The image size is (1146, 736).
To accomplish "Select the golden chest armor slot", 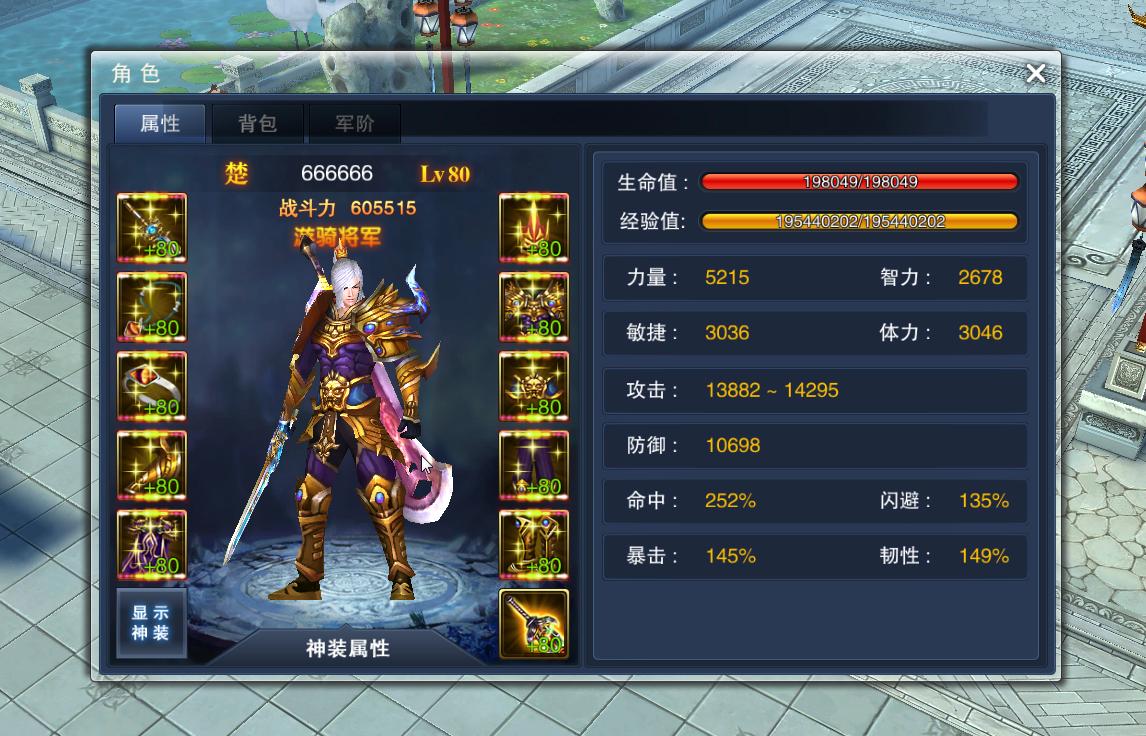I will (x=534, y=307).
